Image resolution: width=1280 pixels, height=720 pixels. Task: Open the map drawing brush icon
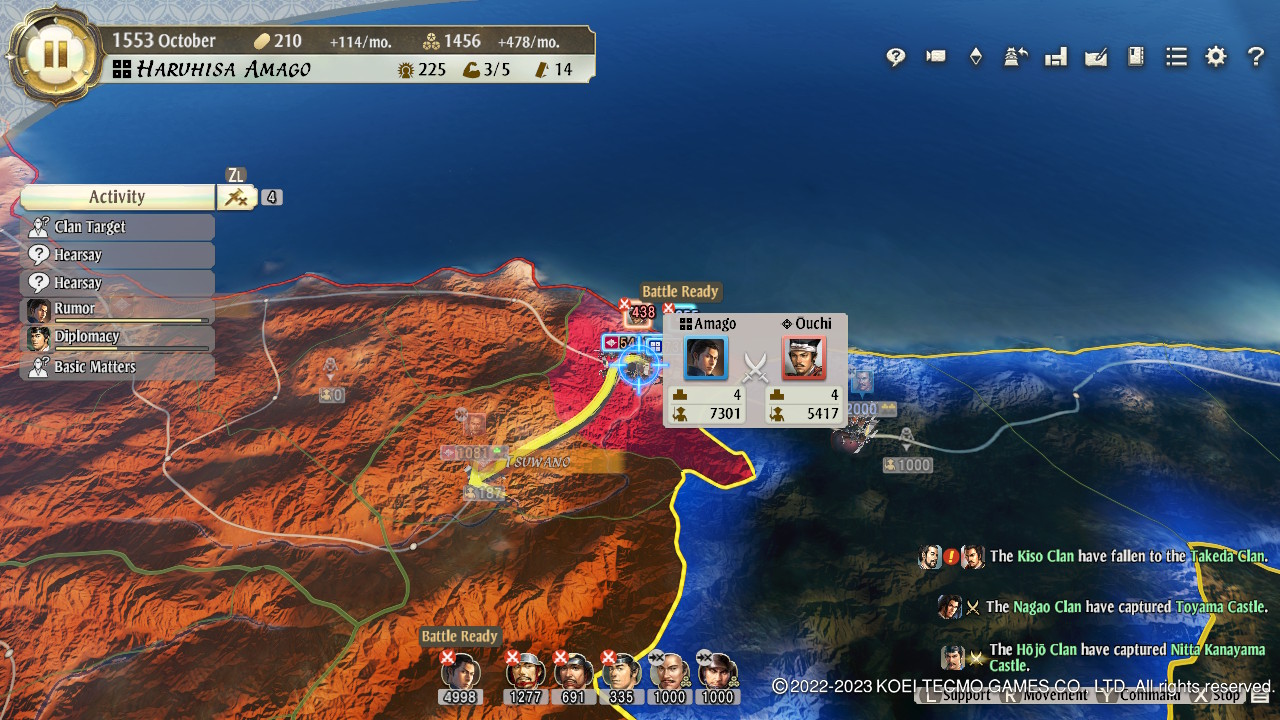[x=1096, y=57]
